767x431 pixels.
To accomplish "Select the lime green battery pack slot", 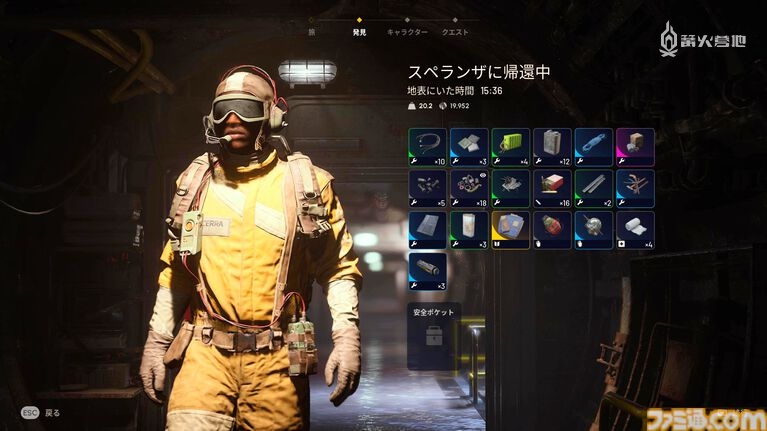I will pos(510,147).
